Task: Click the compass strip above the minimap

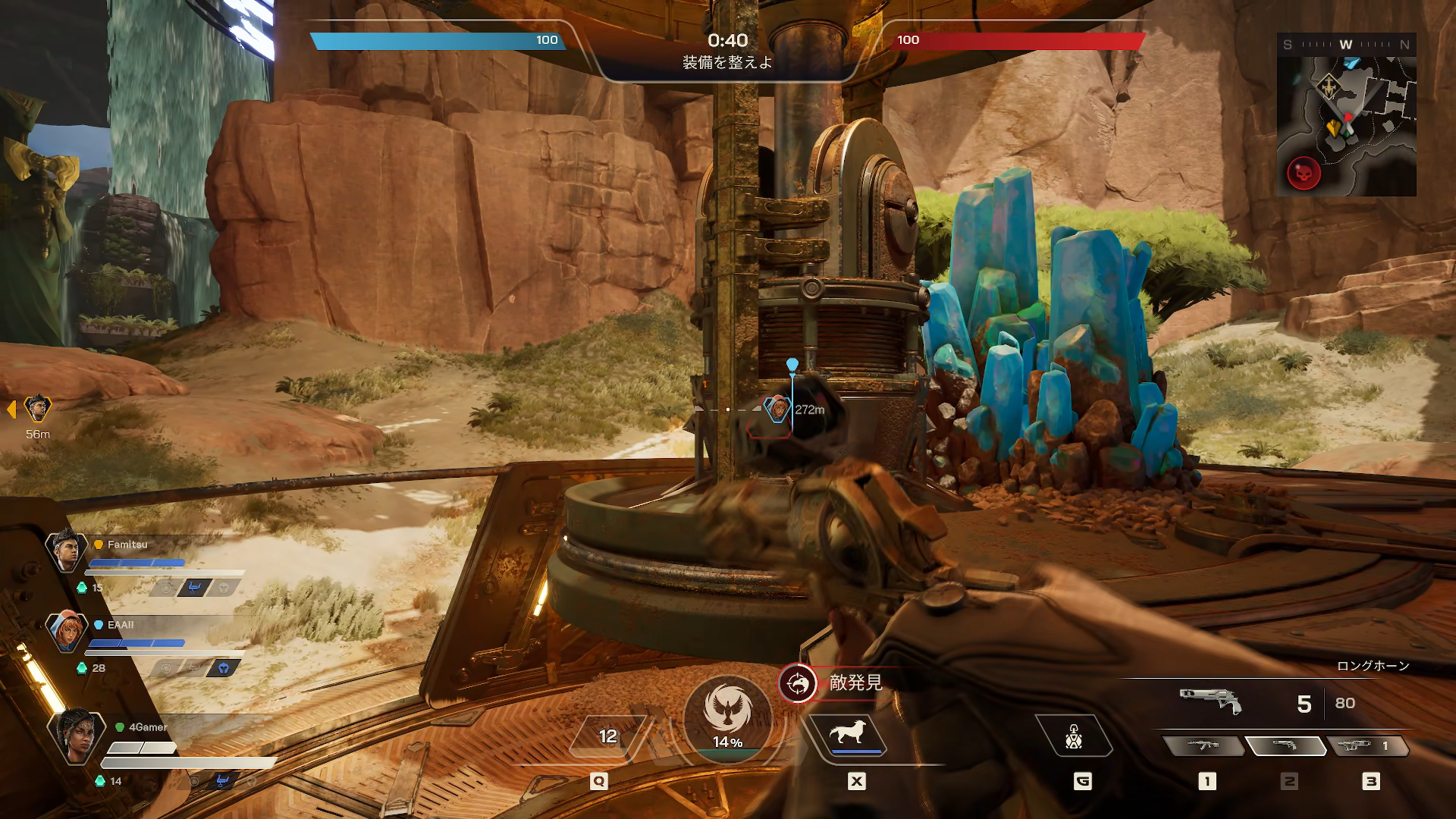Action: tap(1346, 45)
